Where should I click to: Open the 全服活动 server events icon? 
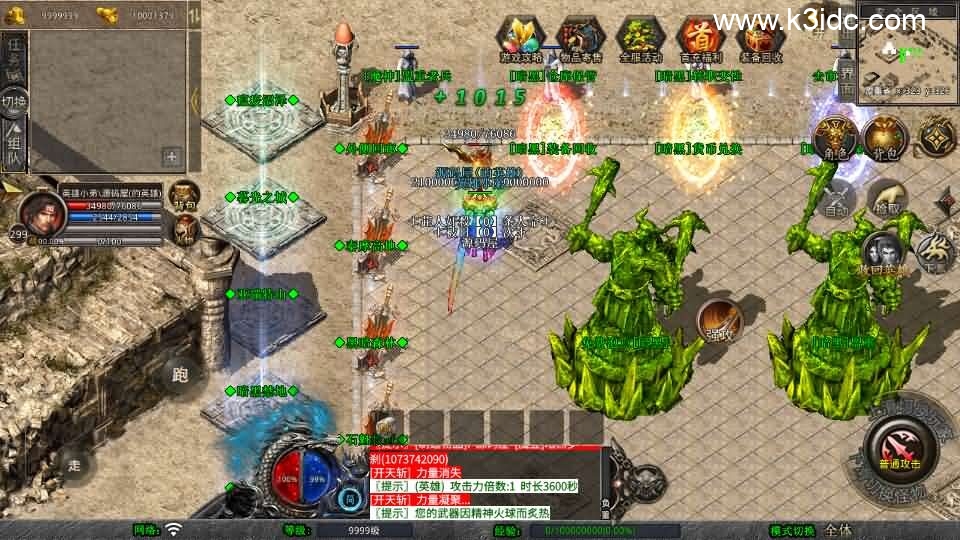641,40
